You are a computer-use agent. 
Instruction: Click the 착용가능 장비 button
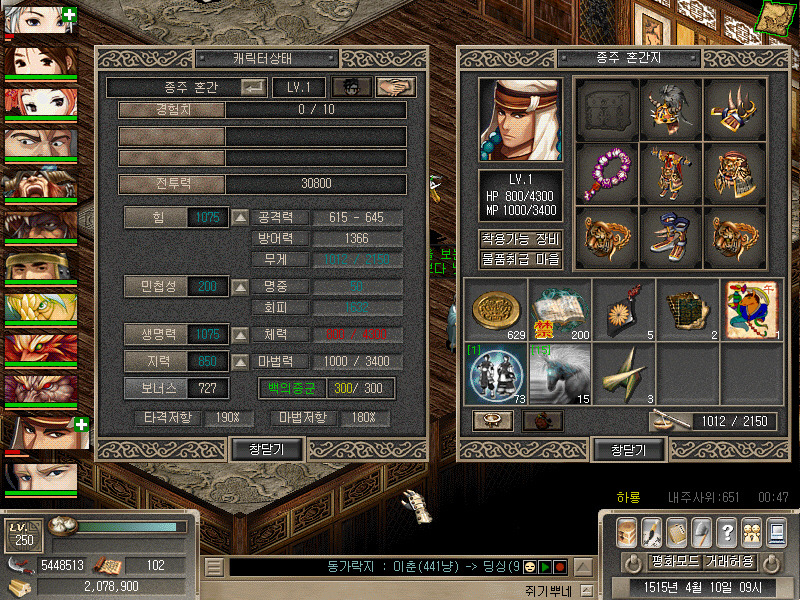pos(520,239)
